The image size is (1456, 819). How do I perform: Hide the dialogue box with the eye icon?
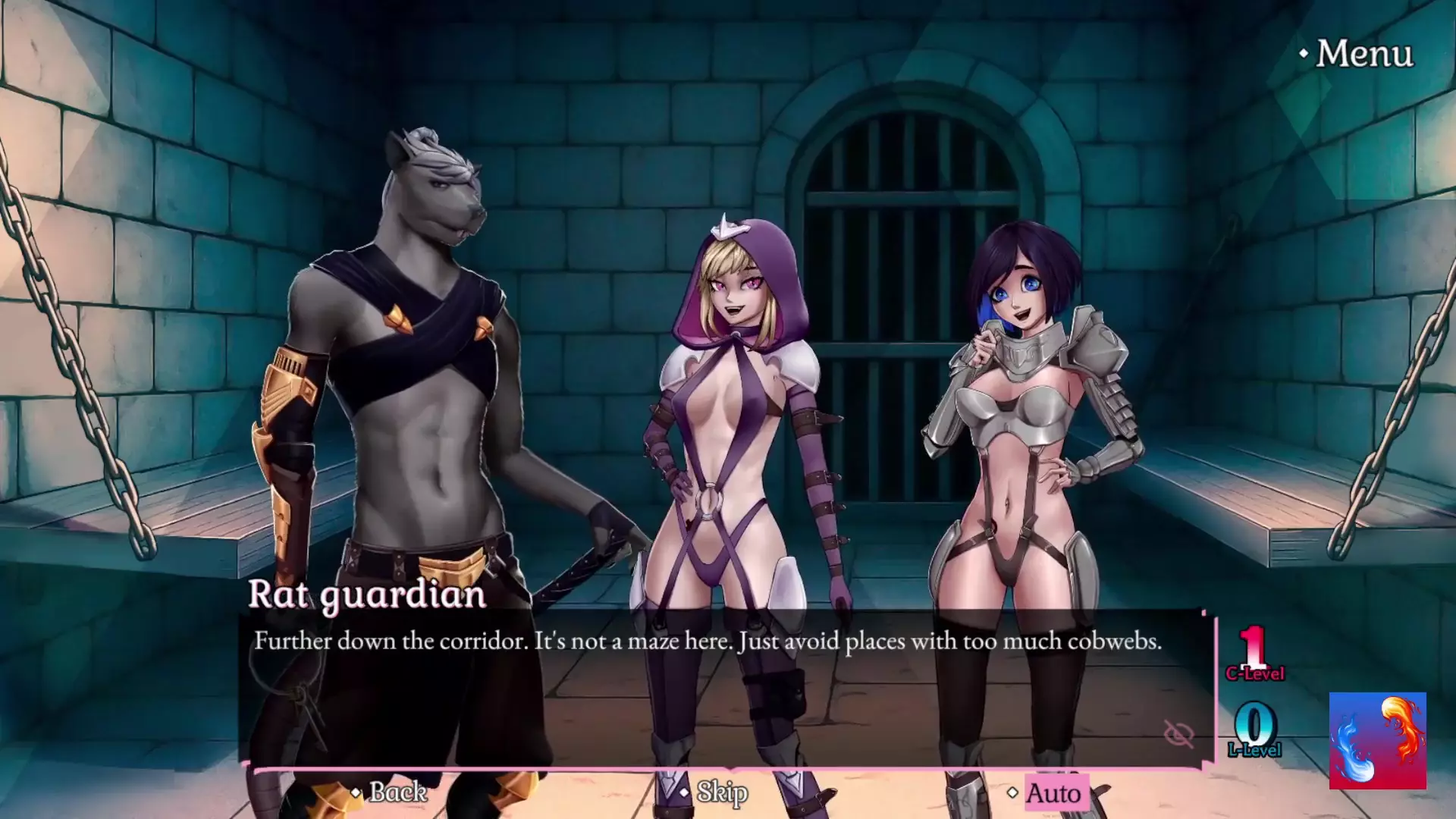(1178, 733)
